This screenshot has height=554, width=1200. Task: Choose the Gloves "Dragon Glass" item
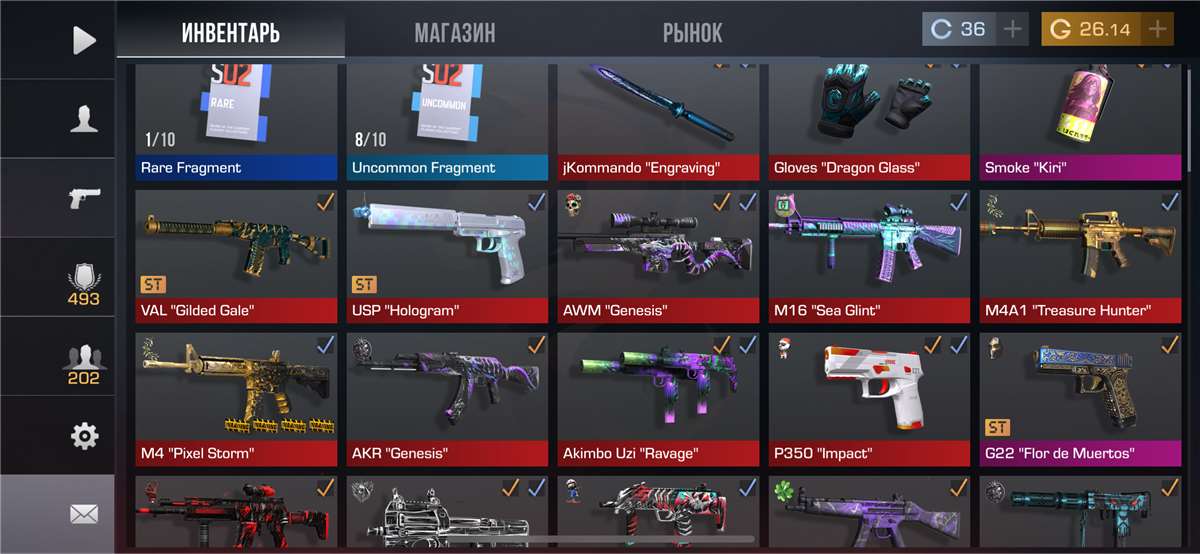(869, 120)
